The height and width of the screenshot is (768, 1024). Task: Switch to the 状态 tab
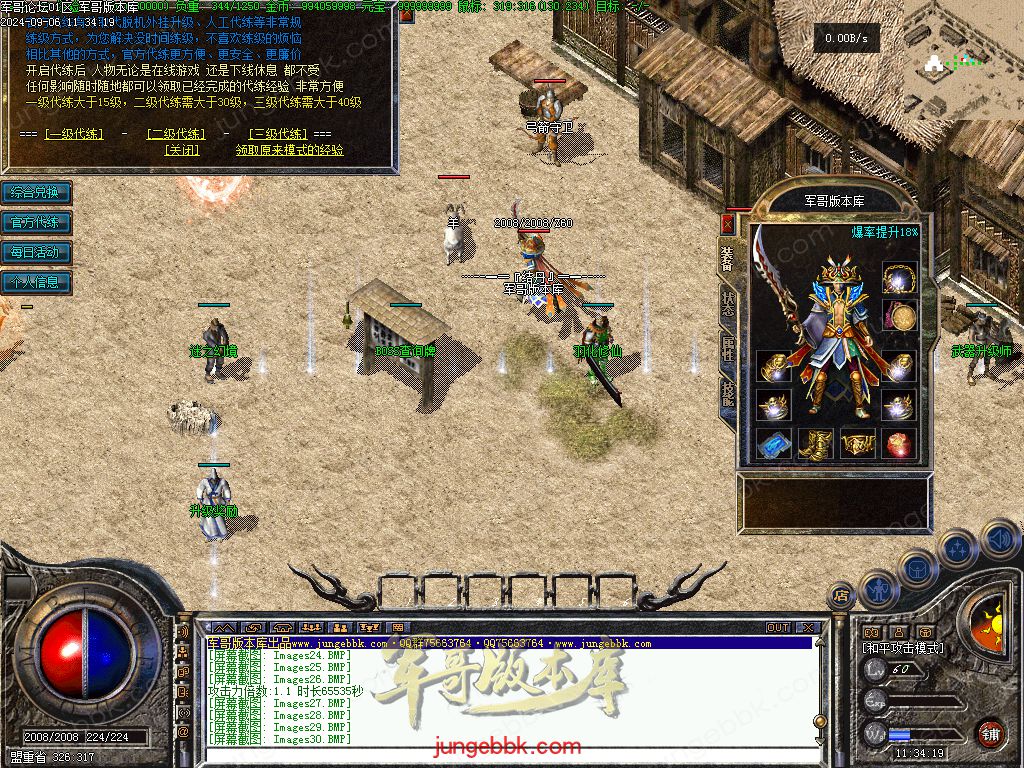[728, 301]
